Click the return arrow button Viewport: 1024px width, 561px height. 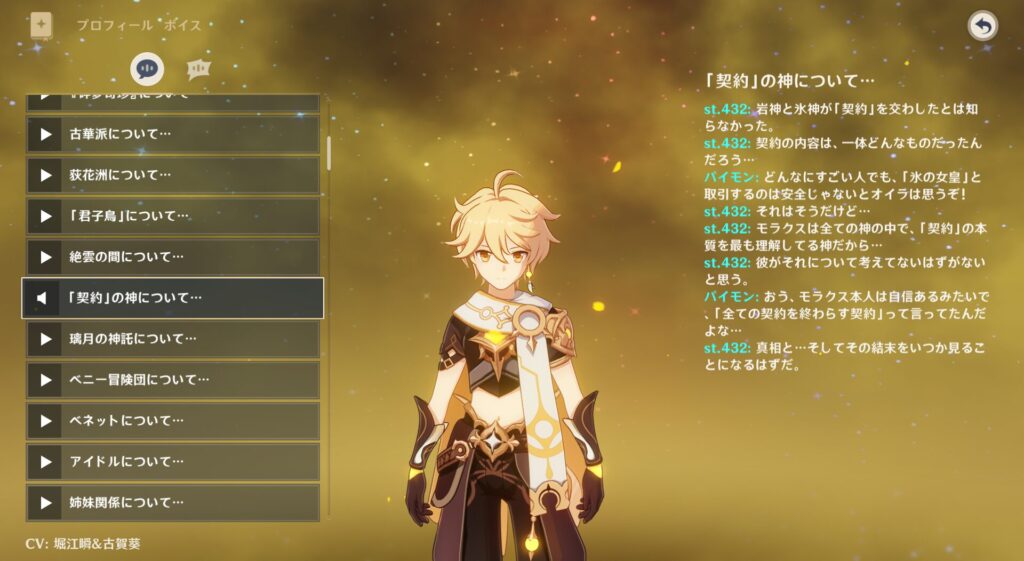(983, 26)
